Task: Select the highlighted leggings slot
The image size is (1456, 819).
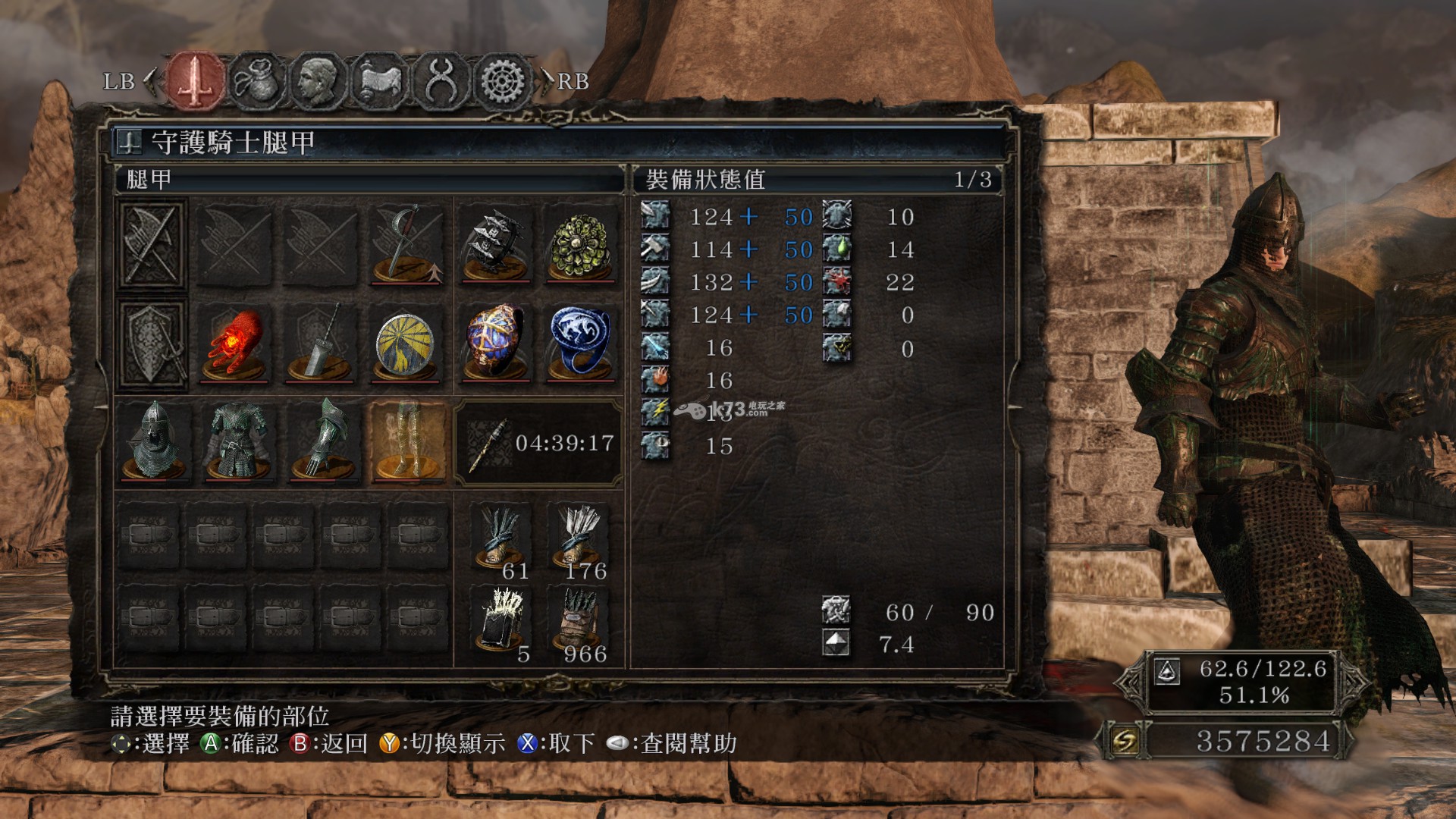Action: (x=408, y=441)
